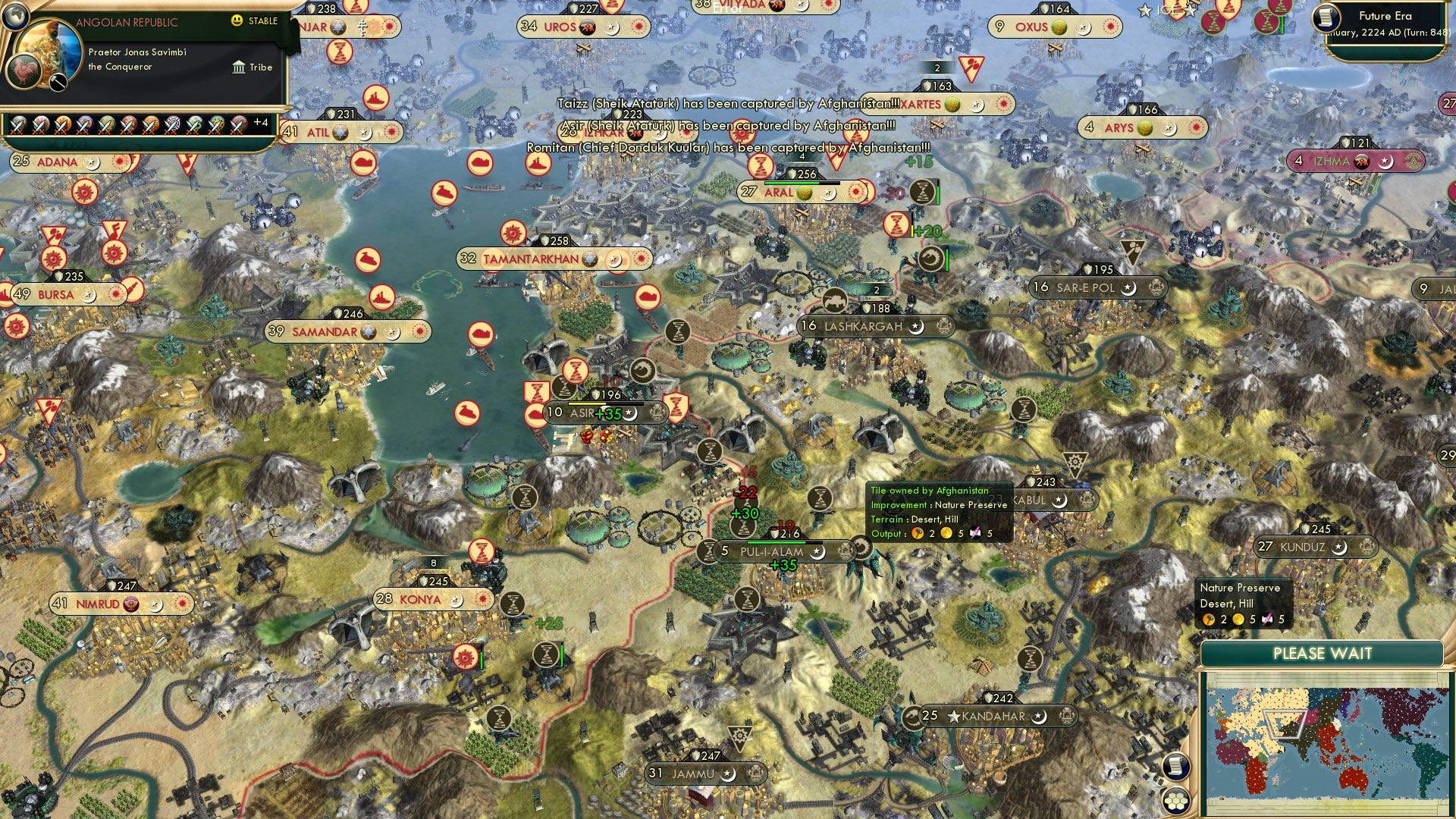Click the crescent moon religion icon on Kandahar's banner
The width and height of the screenshot is (1456, 819).
pos(1039,717)
